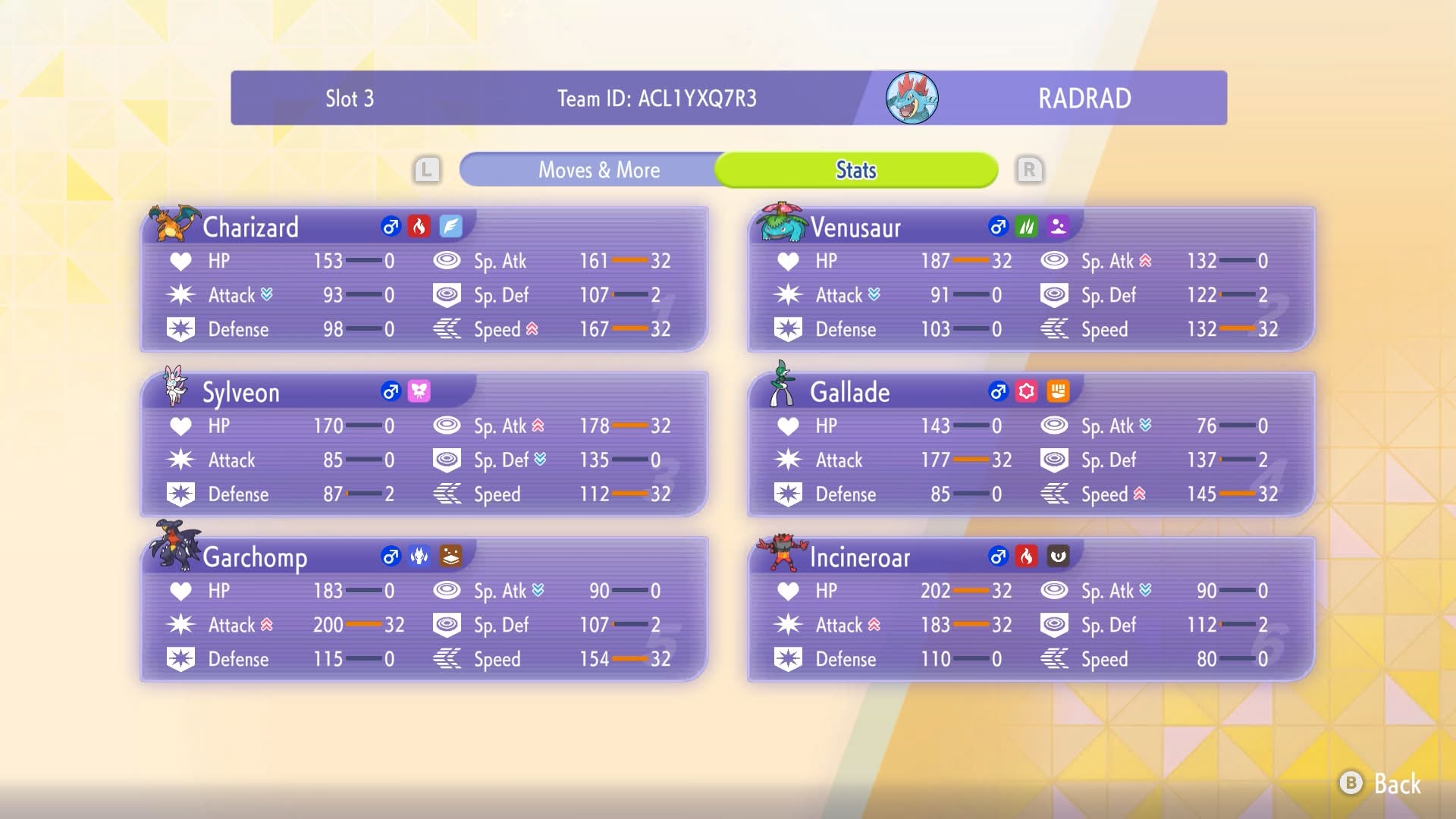Click Venusaur's male gender symbol

998,225
